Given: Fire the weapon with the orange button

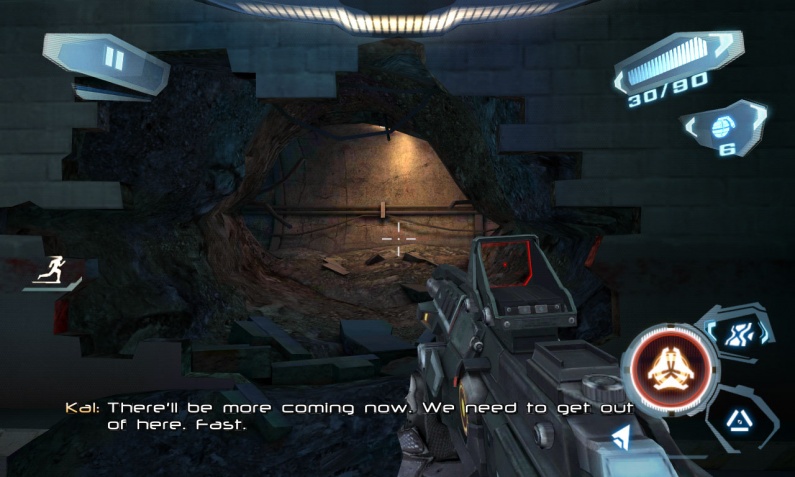Looking at the screenshot, I should click(x=669, y=369).
